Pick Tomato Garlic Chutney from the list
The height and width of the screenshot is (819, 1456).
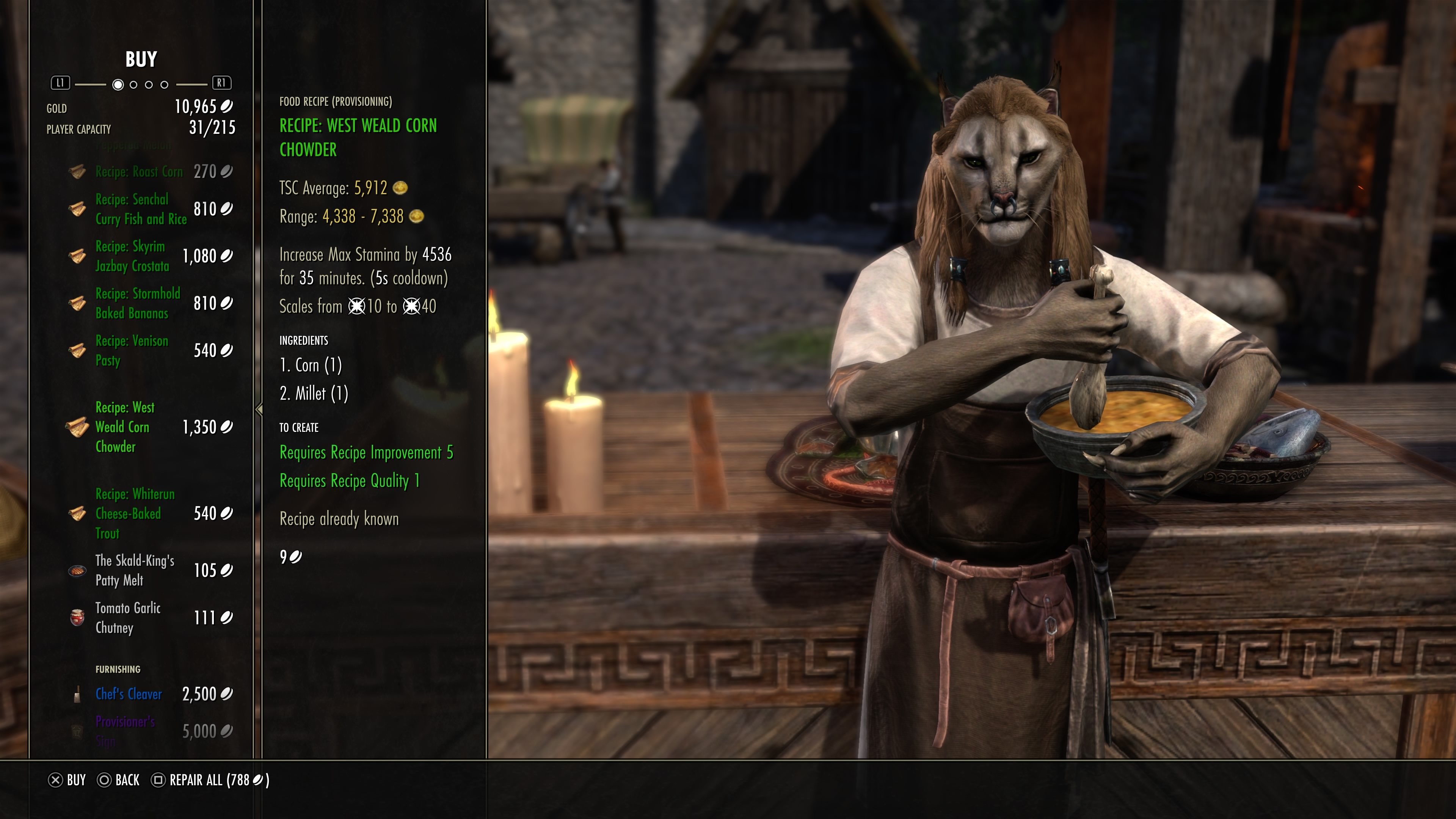pyautogui.click(x=128, y=618)
